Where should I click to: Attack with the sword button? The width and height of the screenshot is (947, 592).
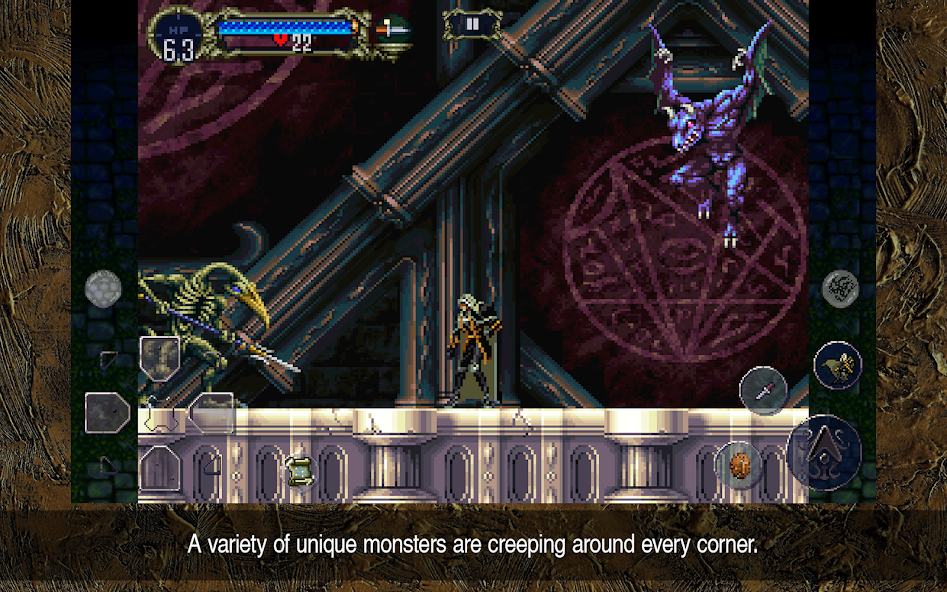tap(763, 389)
